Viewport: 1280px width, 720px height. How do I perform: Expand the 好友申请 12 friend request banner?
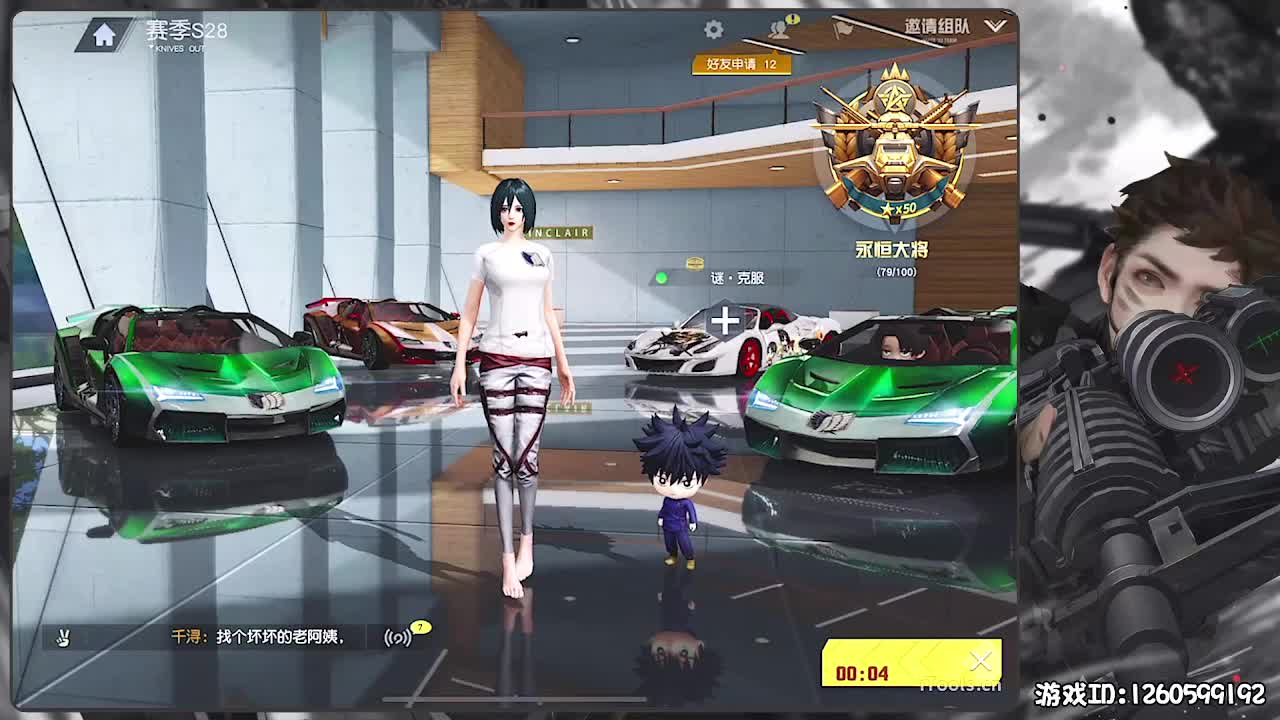coord(743,63)
